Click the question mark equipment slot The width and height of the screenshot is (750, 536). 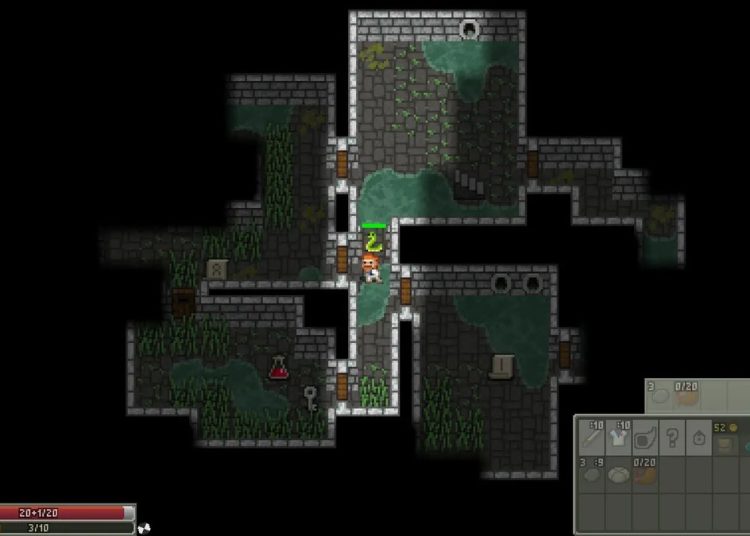tap(671, 435)
